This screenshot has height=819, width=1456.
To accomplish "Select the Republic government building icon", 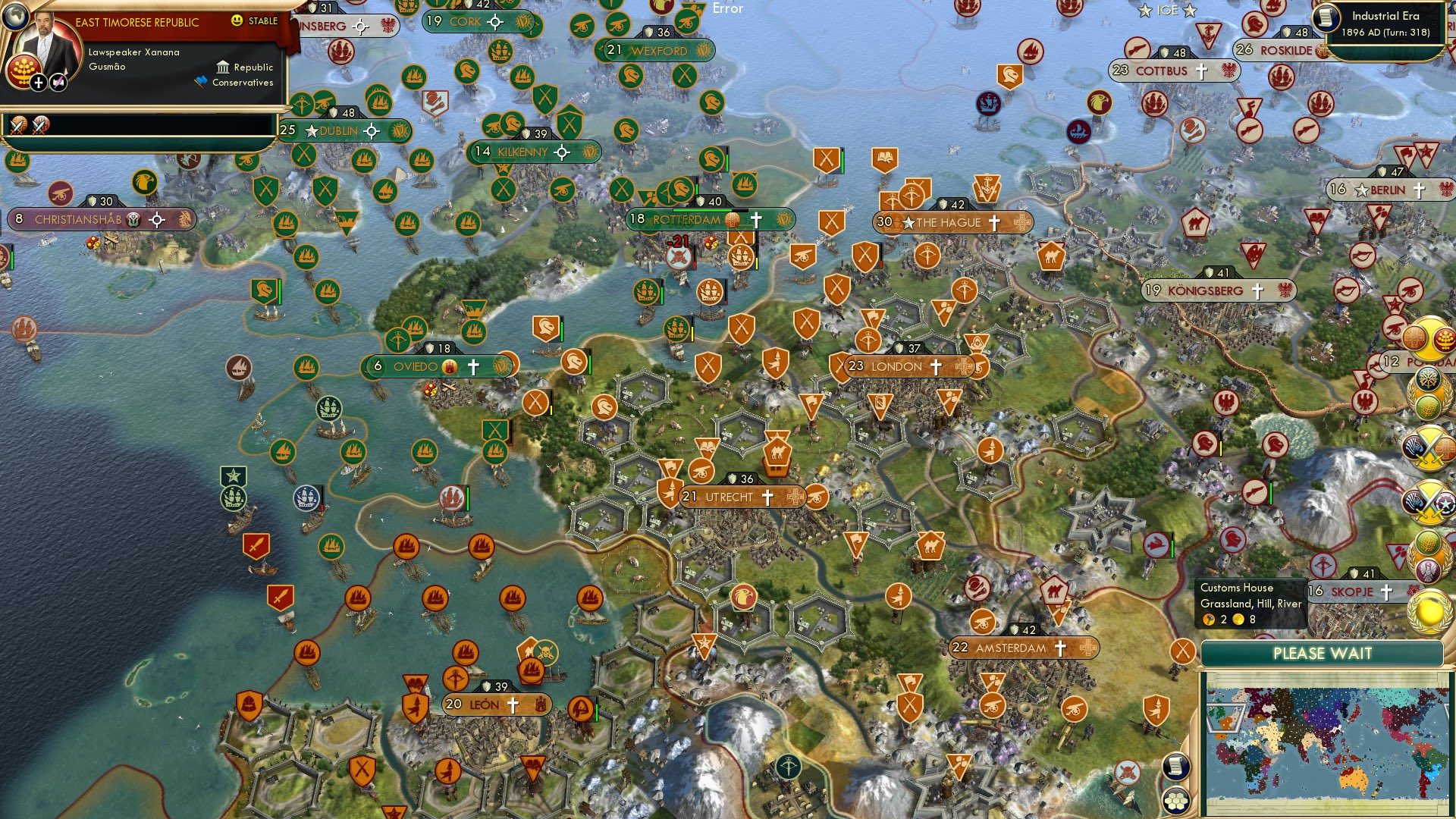I will point(223,69).
